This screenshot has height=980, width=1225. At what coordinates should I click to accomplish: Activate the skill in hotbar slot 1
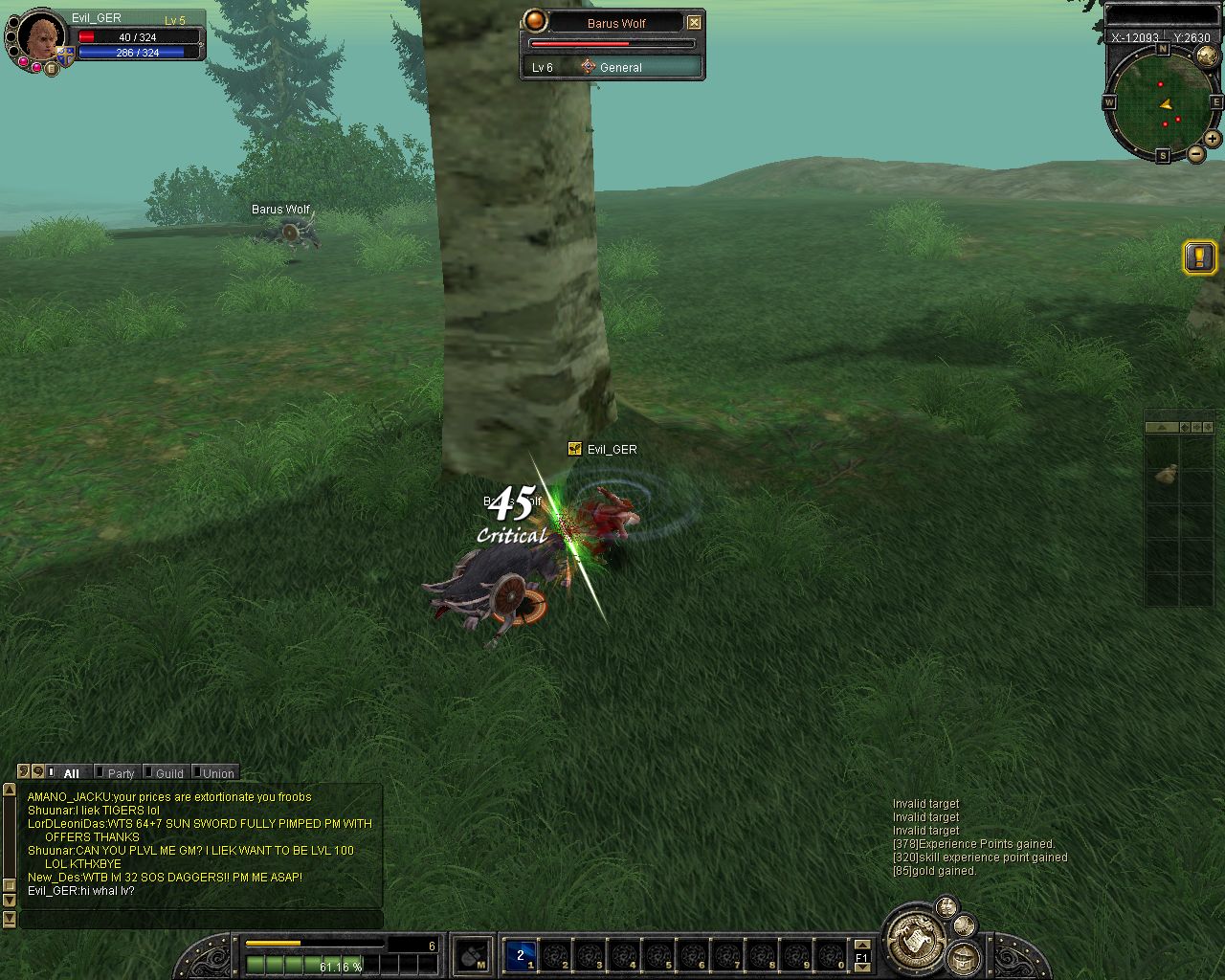click(521, 955)
